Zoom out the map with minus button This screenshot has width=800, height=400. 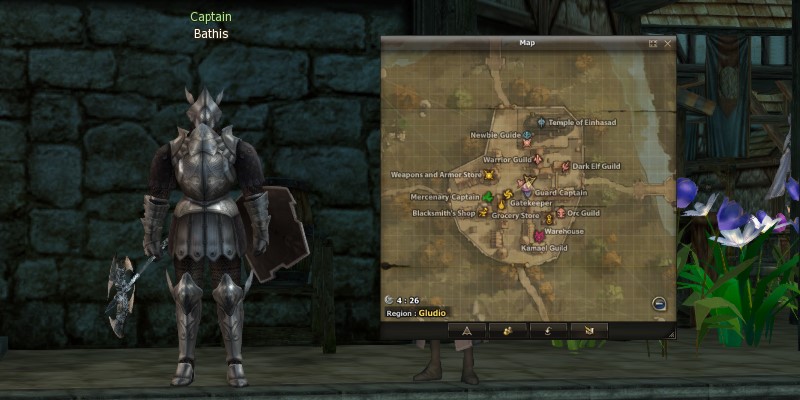click(x=659, y=304)
